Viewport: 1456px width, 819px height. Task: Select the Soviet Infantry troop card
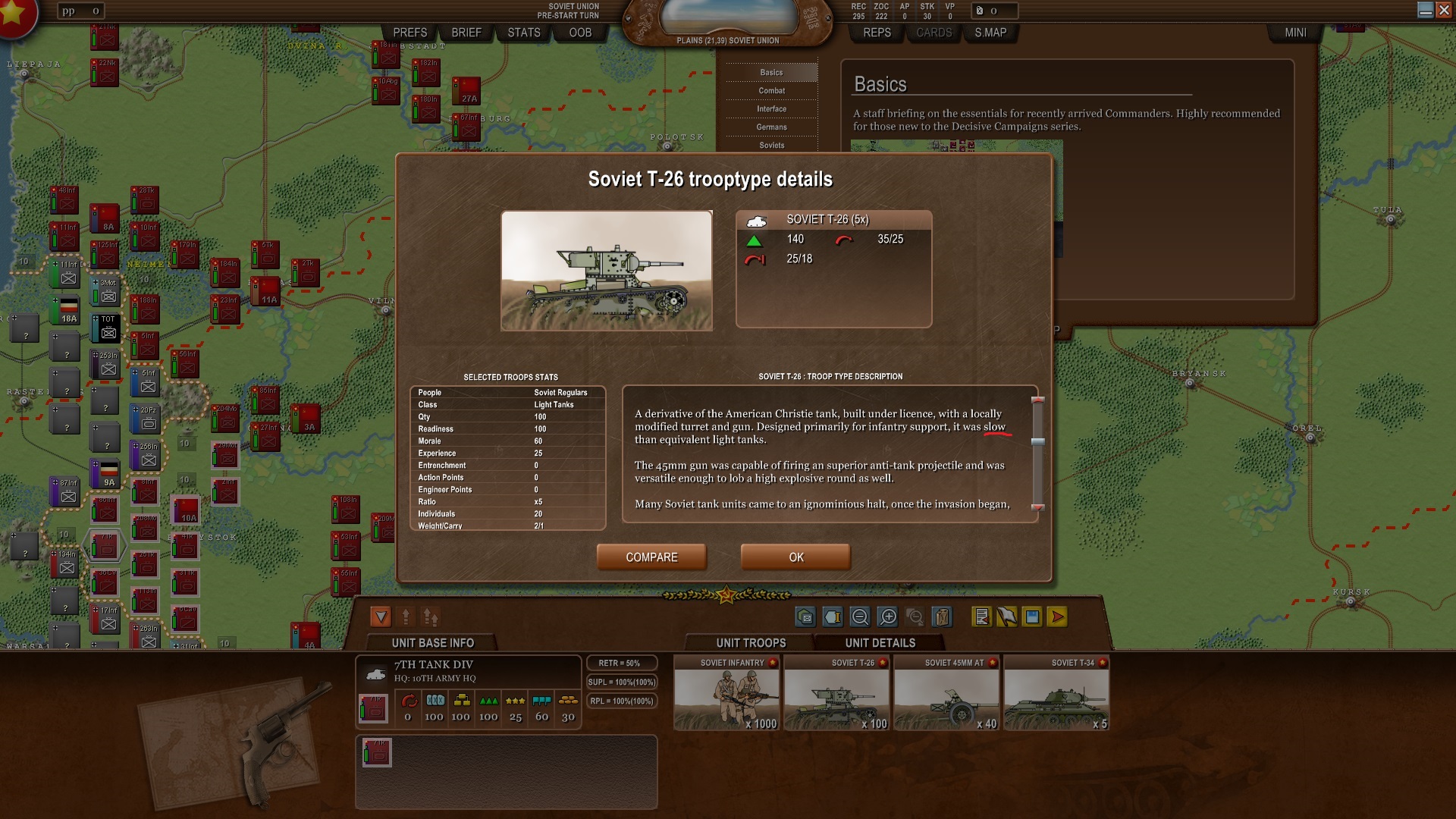coord(726,694)
